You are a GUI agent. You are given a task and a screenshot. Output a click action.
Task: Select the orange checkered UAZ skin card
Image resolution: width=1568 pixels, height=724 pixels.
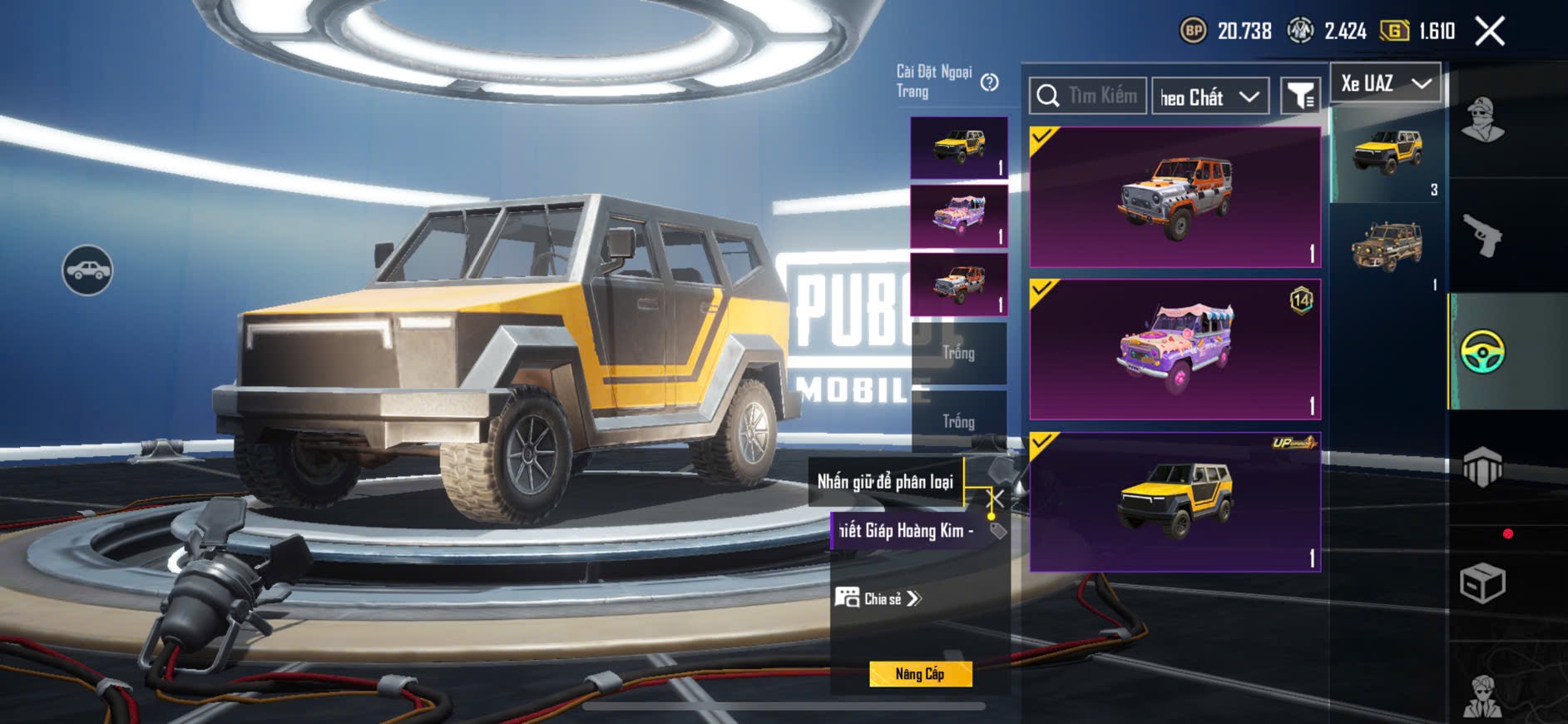[x=1175, y=197]
